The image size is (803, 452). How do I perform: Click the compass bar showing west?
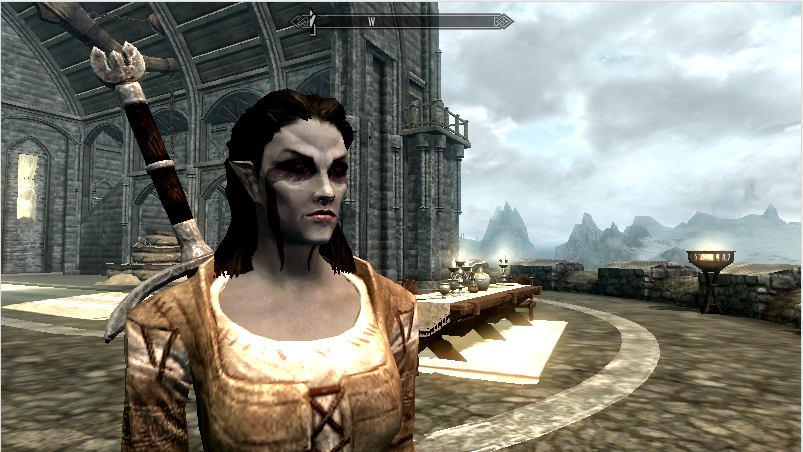[401, 21]
